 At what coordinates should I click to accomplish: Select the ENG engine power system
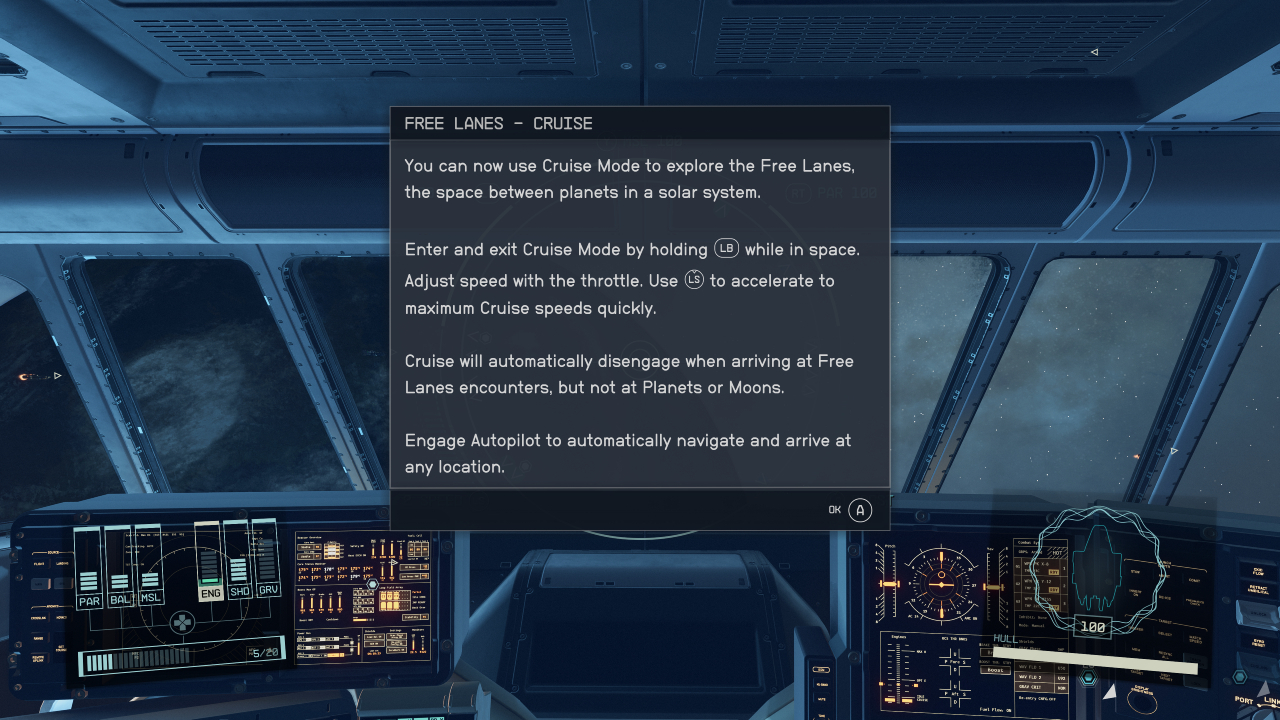210,593
